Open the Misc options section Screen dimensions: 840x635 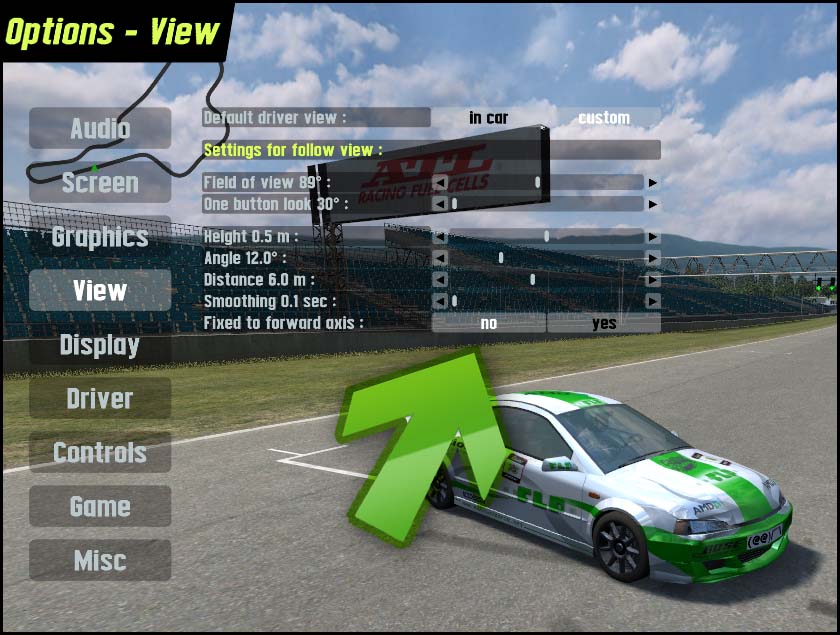coord(99,560)
